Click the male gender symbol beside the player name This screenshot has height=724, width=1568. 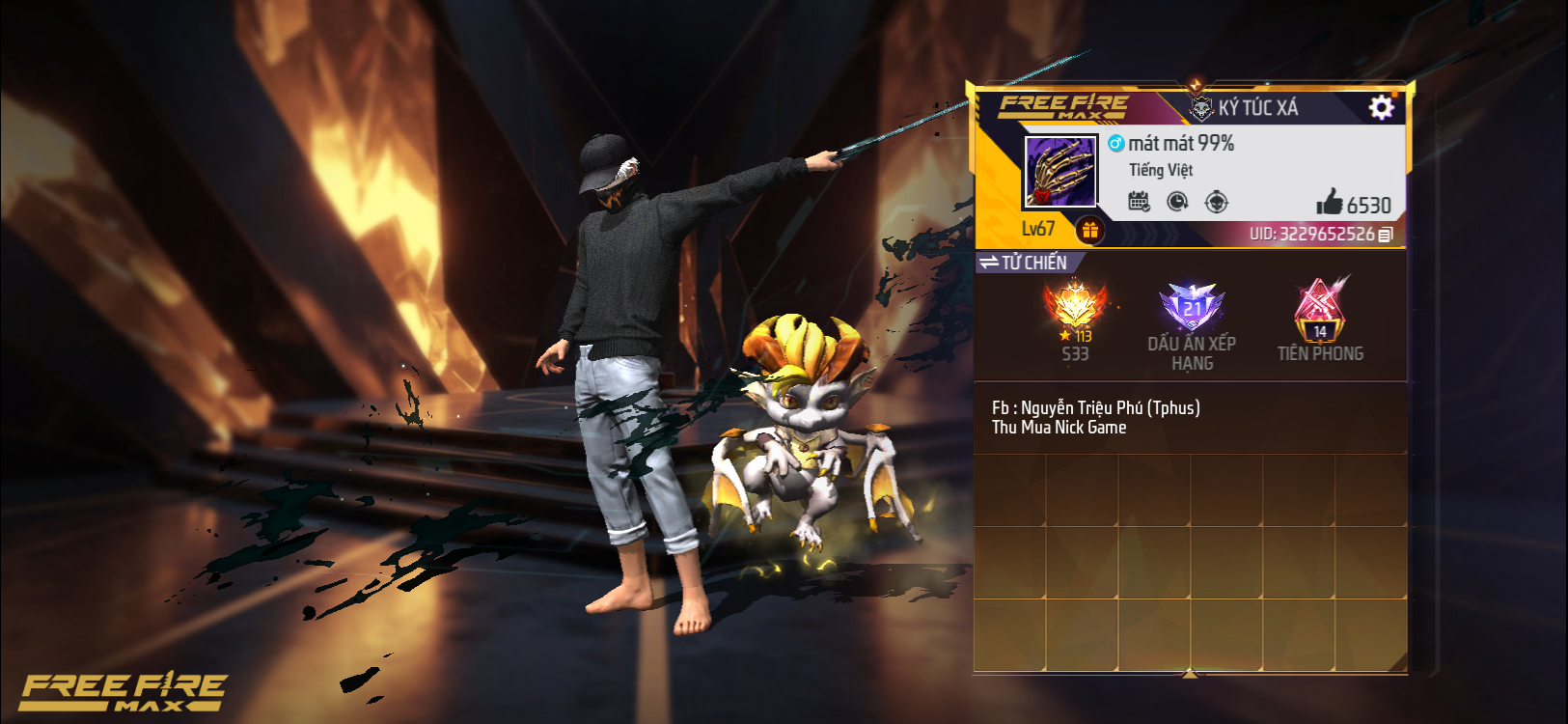pyautogui.click(x=1114, y=143)
